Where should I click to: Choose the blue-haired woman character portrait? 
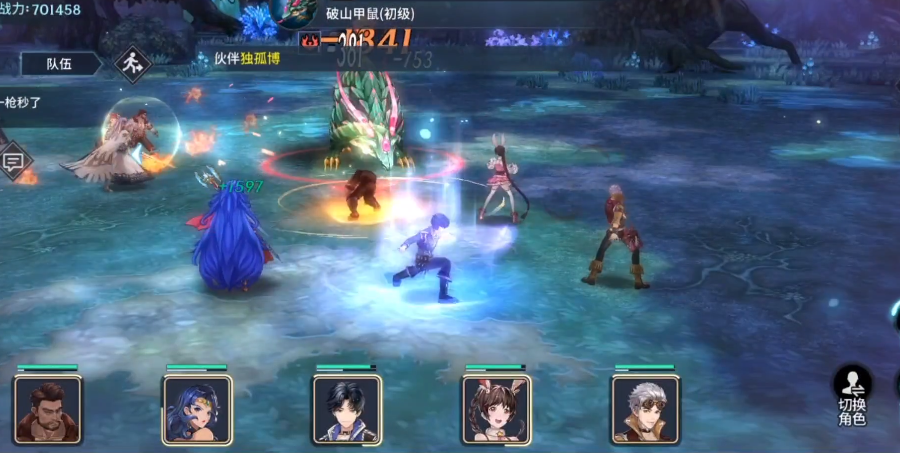pyautogui.click(x=197, y=409)
